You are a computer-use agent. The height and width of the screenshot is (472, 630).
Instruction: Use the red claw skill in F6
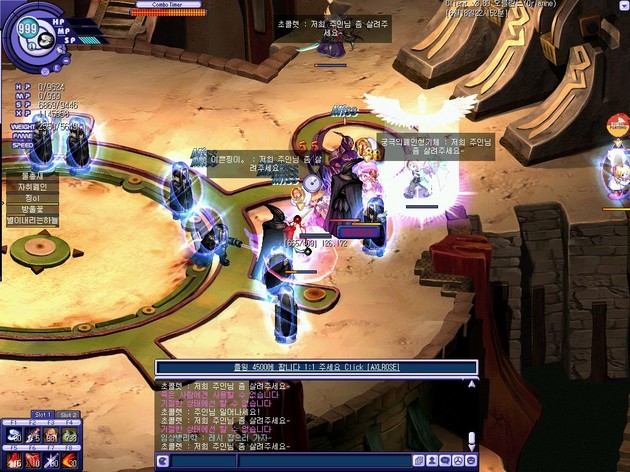pos(33,460)
